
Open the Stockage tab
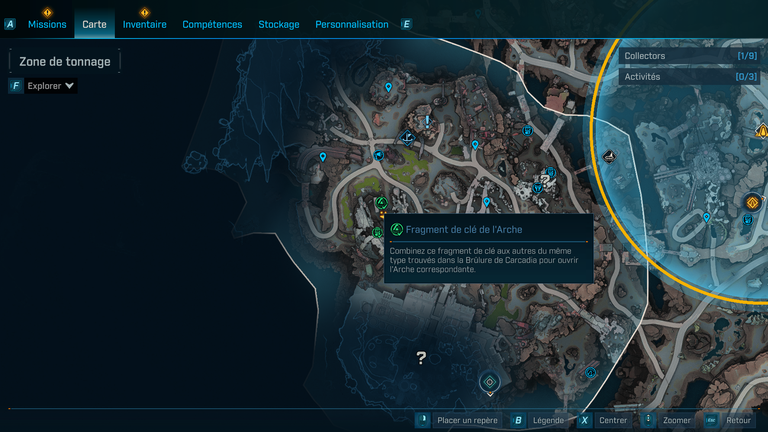coord(279,24)
